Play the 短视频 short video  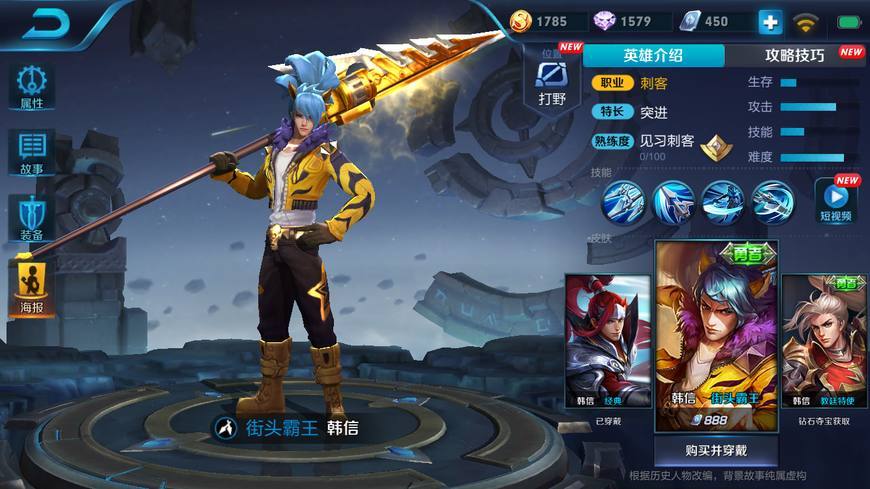click(x=835, y=198)
